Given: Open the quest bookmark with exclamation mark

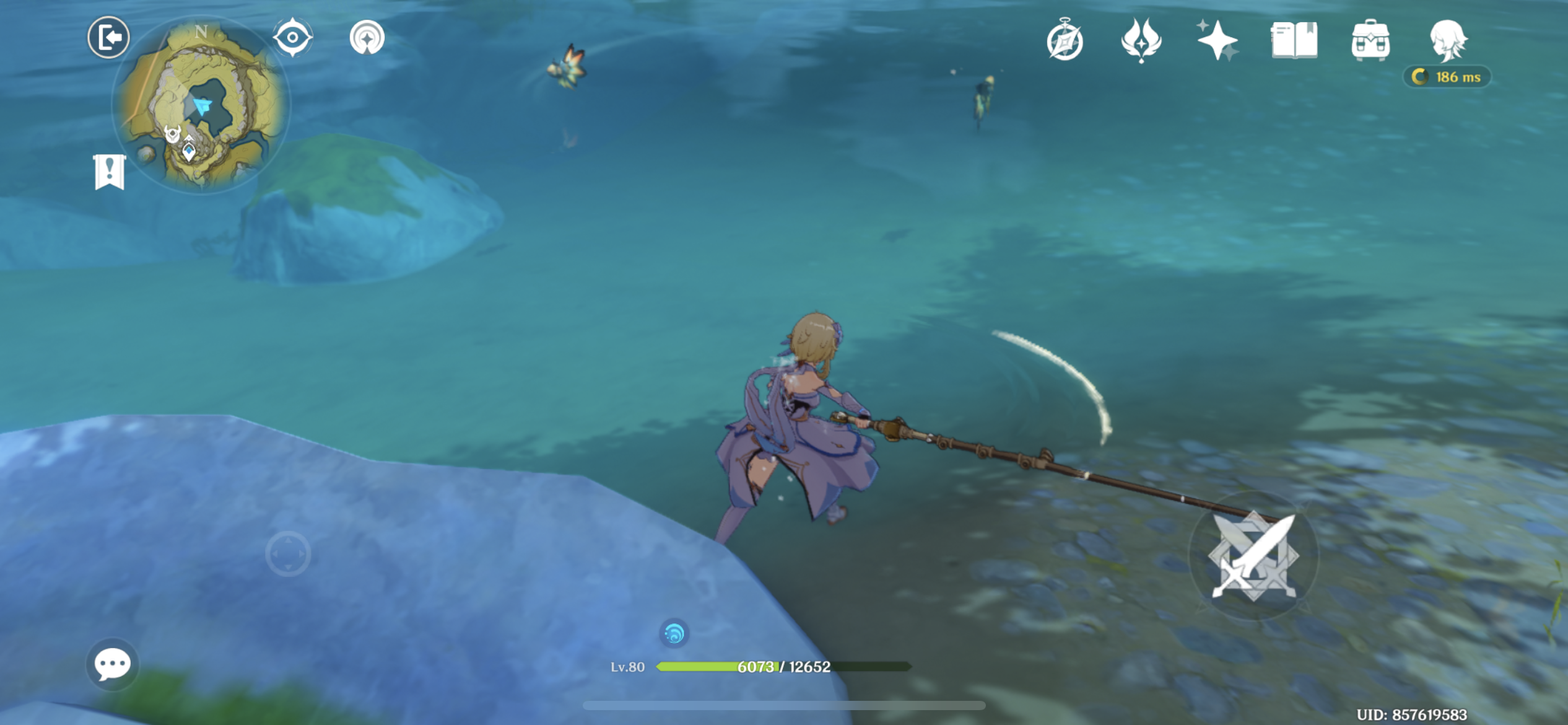Looking at the screenshot, I should 110,172.
